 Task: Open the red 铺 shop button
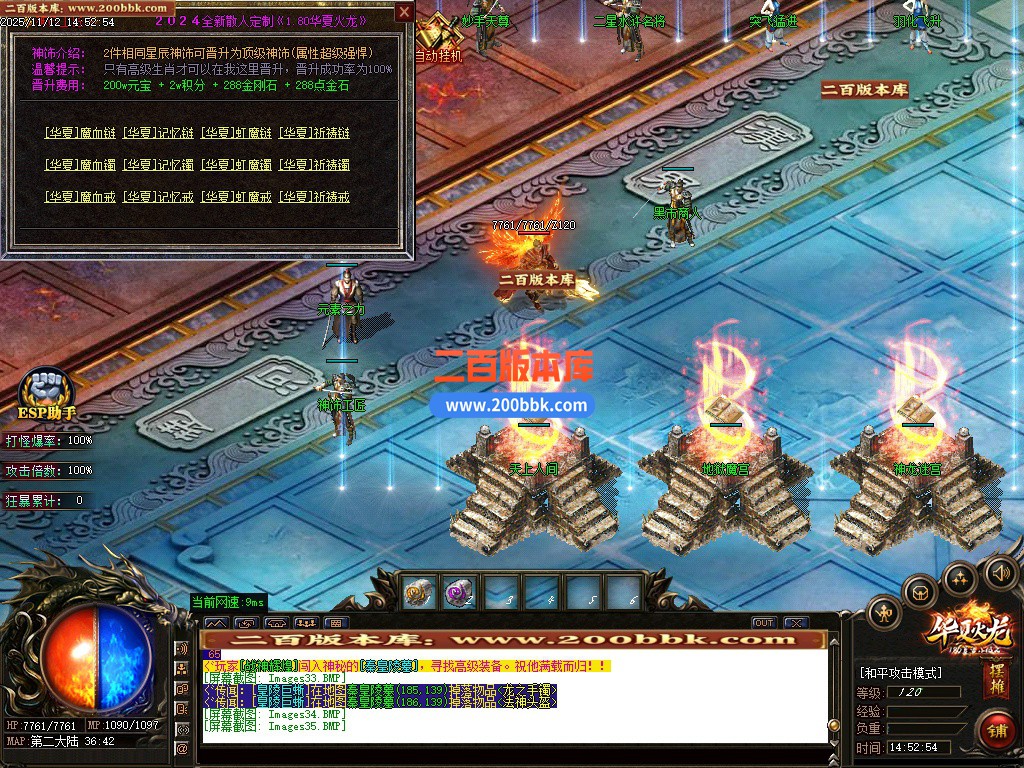(996, 729)
